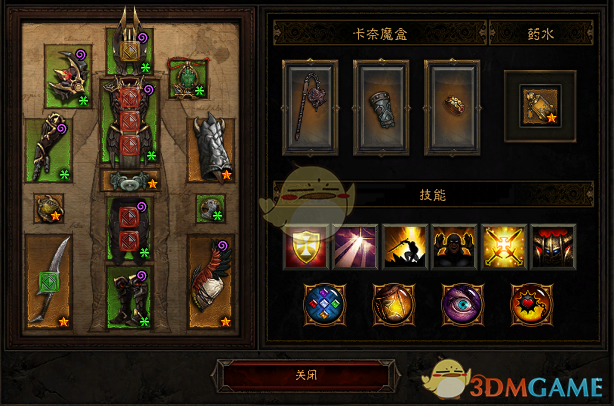614x406 pixels.
Task: Select the curved blade weapon slot
Action: 48,280
